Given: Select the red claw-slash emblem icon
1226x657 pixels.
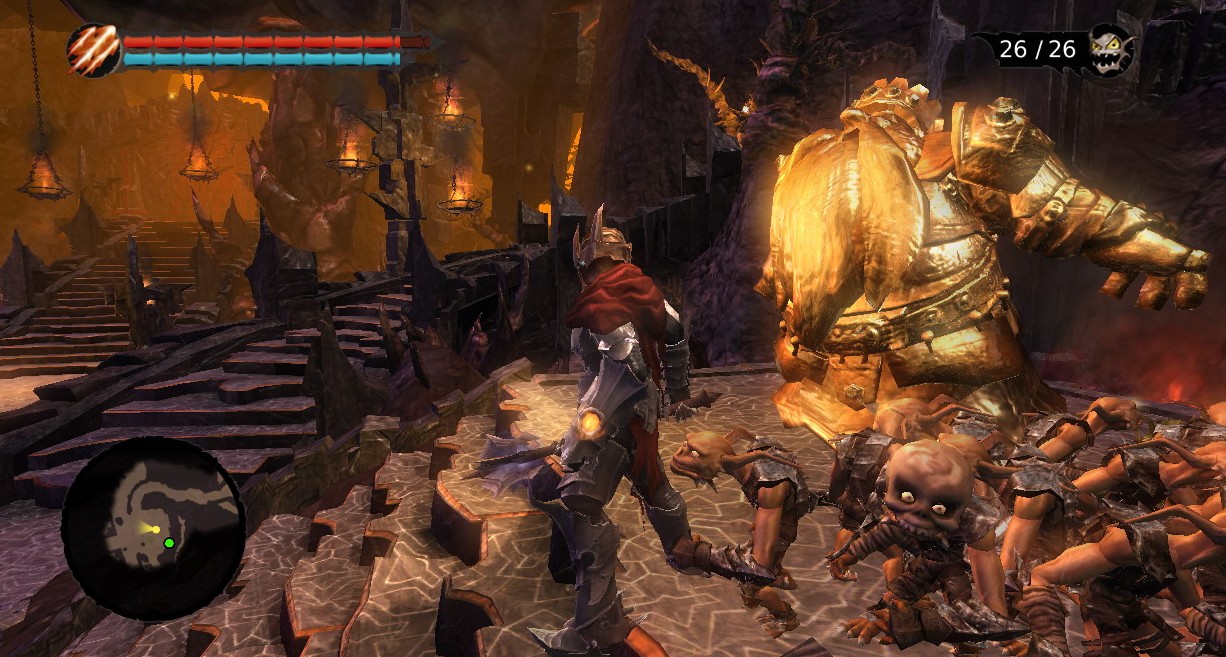Looking at the screenshot, I should (x=94, y=50).
